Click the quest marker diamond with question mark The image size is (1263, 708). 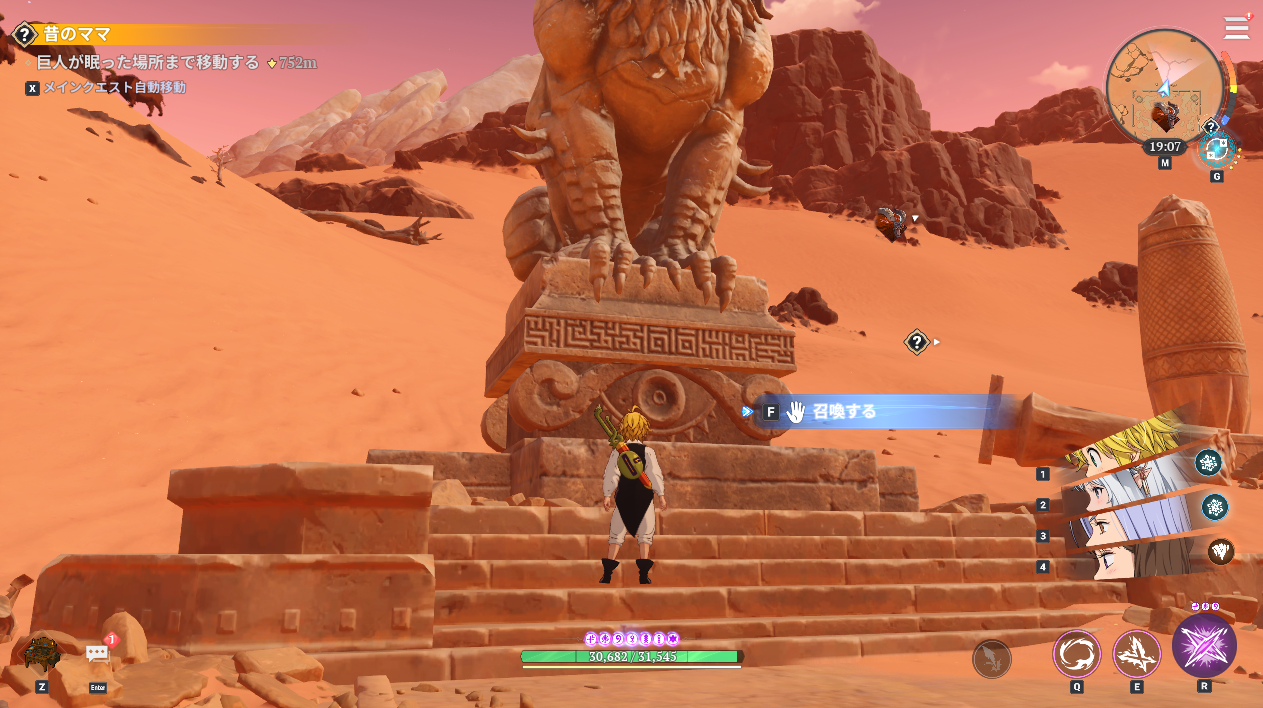coord(917,342)
